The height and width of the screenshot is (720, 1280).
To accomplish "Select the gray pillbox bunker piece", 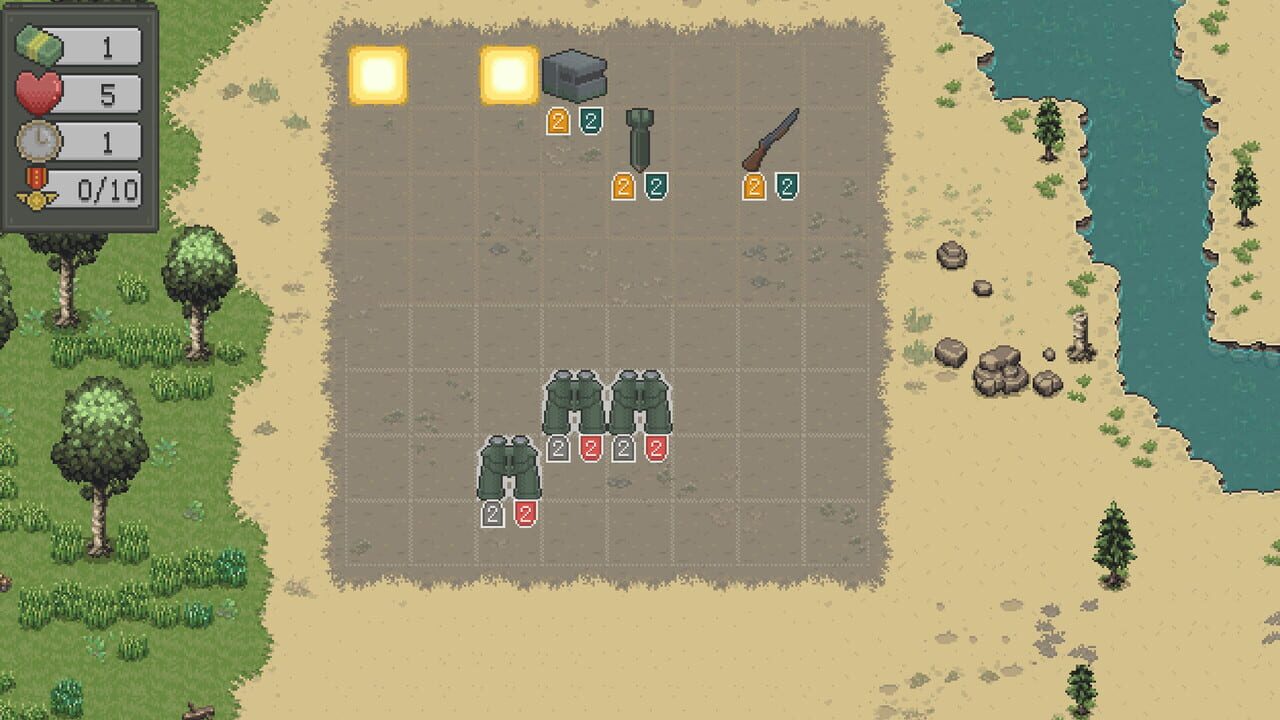I will point(575,75).
